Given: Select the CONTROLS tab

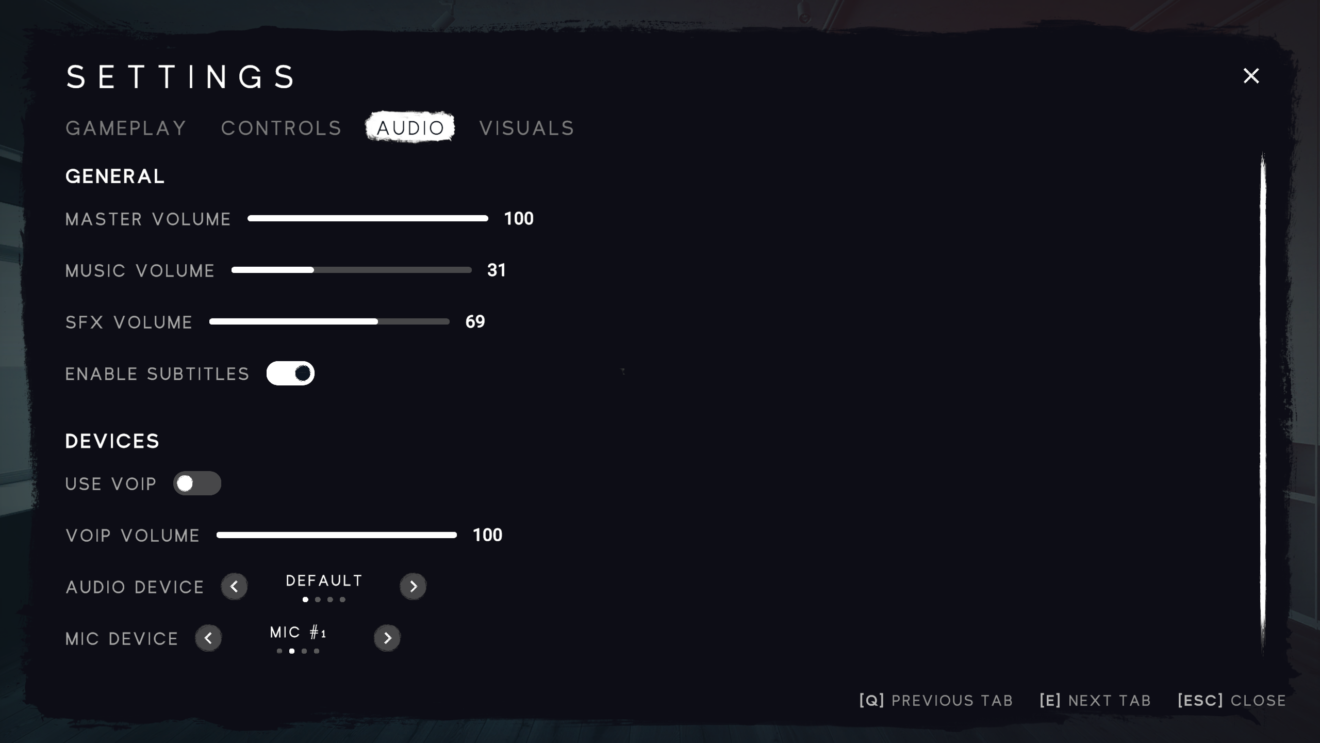Looking at the screenshot, I should click(281, 128).
